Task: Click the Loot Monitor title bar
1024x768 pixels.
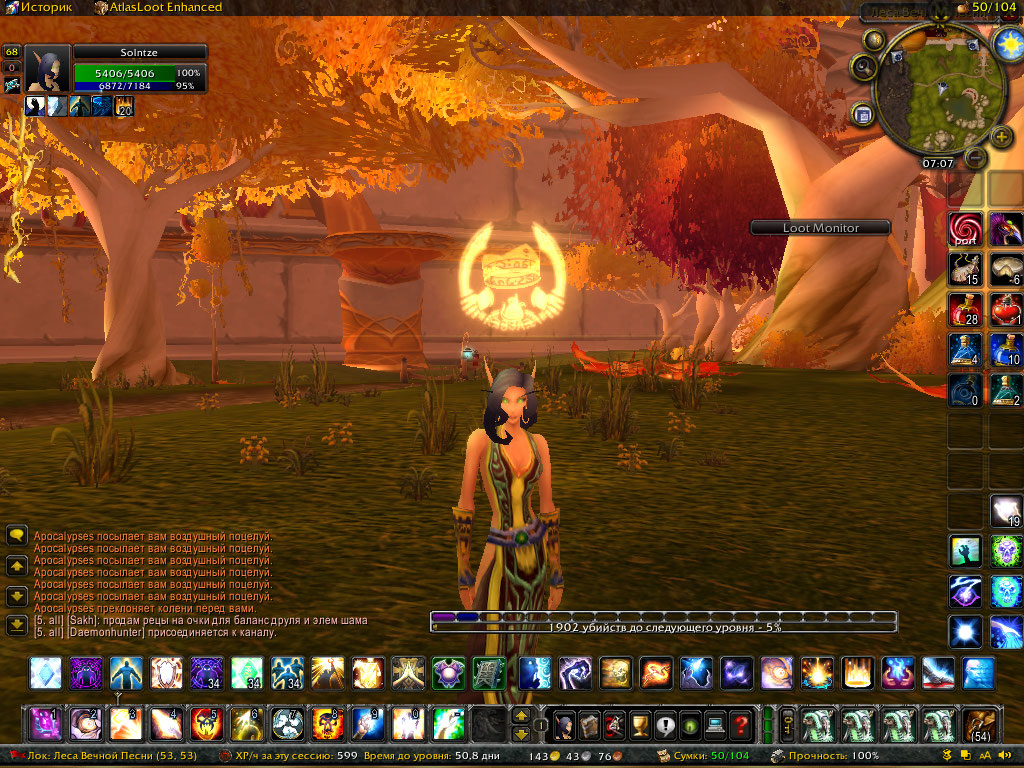Action: 820,228
